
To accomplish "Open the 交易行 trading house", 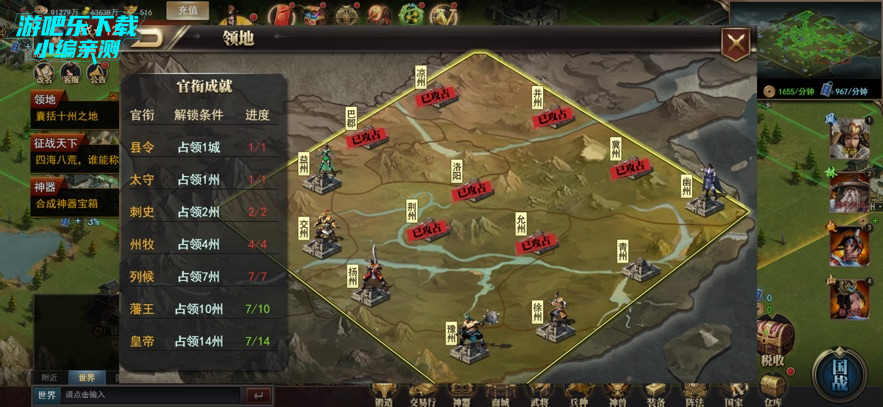I will pos(423,393).
